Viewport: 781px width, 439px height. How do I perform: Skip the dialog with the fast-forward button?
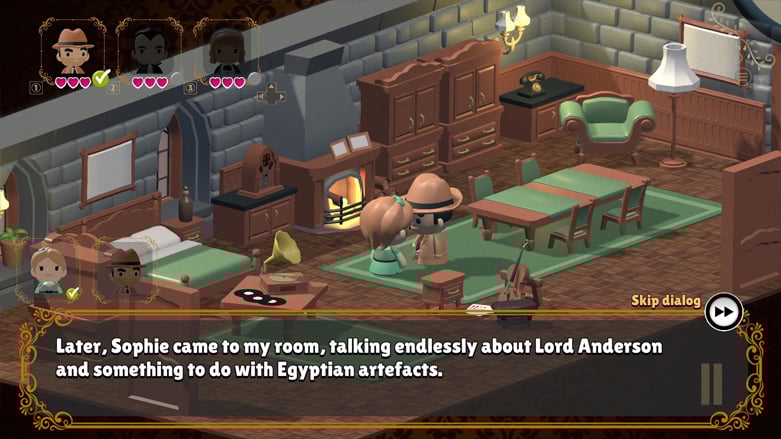pos(723,312)
